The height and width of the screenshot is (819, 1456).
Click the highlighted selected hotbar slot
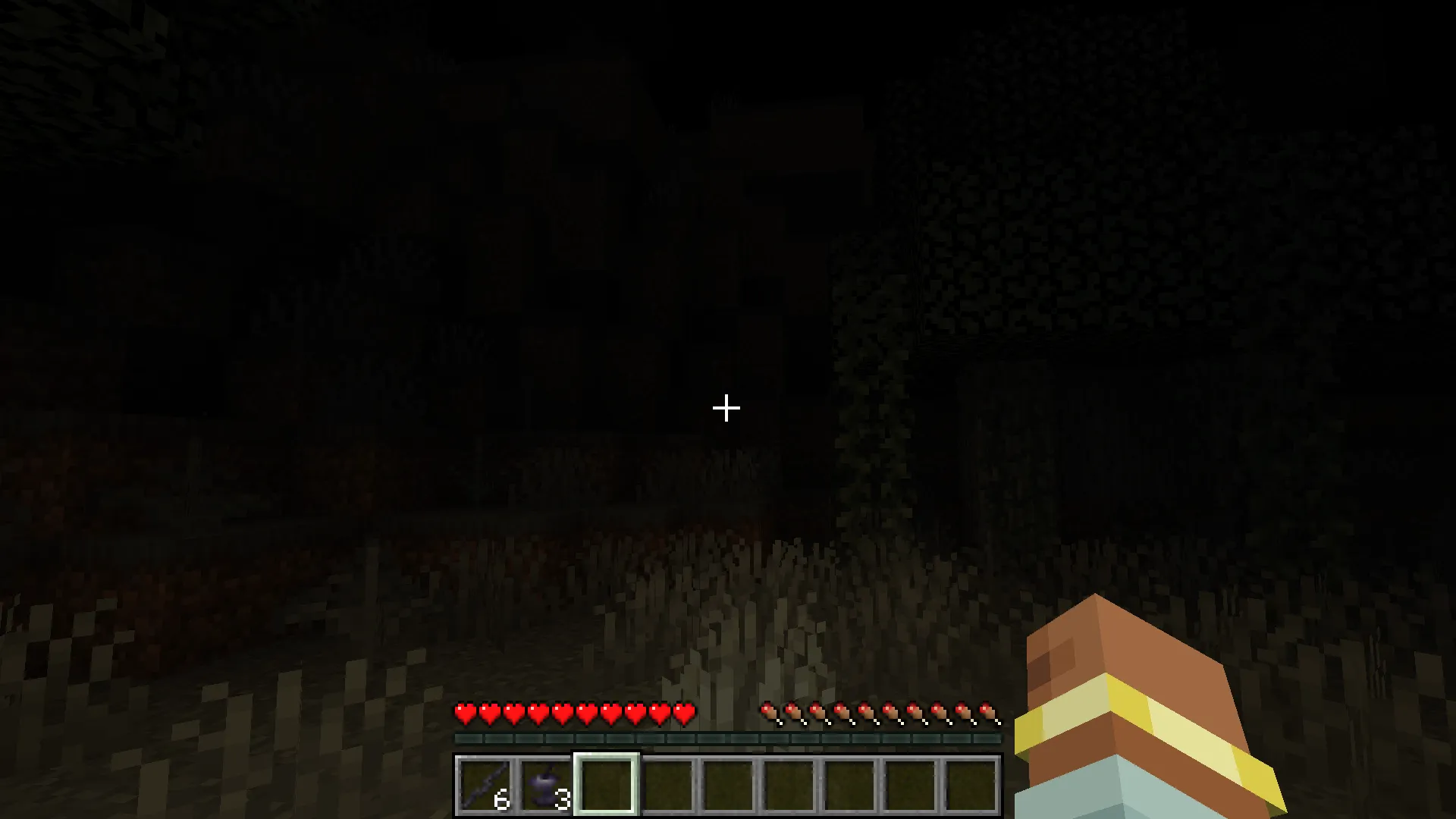click(x=607, y=785)
